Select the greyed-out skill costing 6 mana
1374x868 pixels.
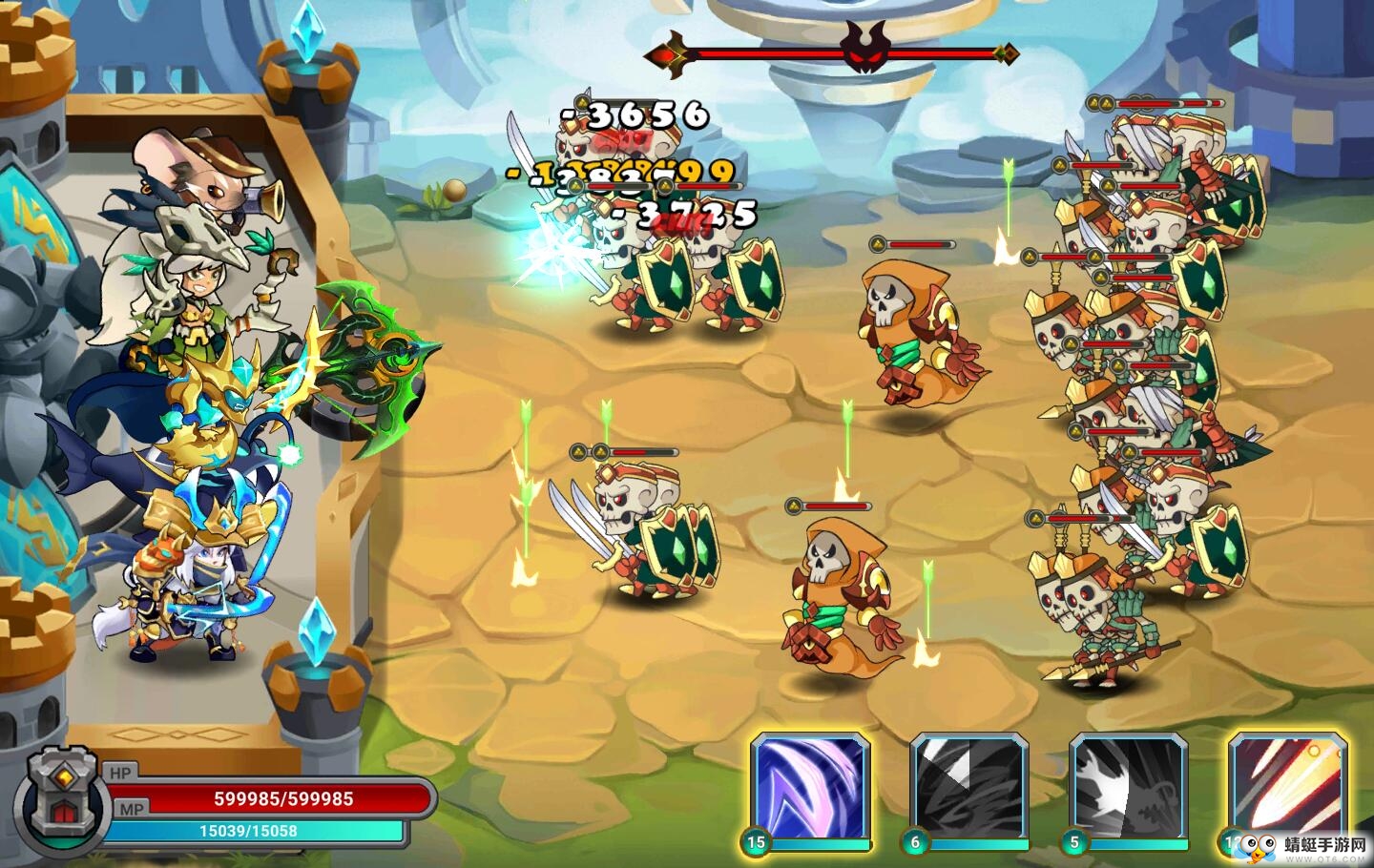(x=968, y=788)
